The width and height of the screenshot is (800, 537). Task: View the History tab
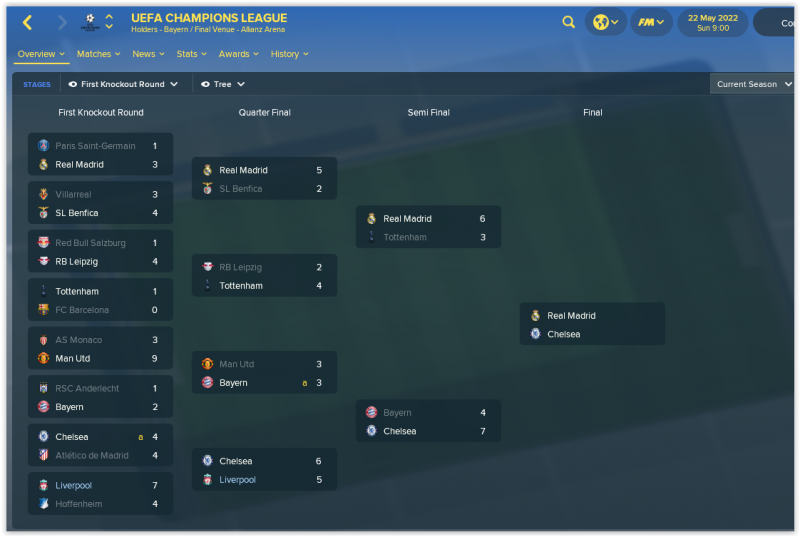(x=290, y=54)
